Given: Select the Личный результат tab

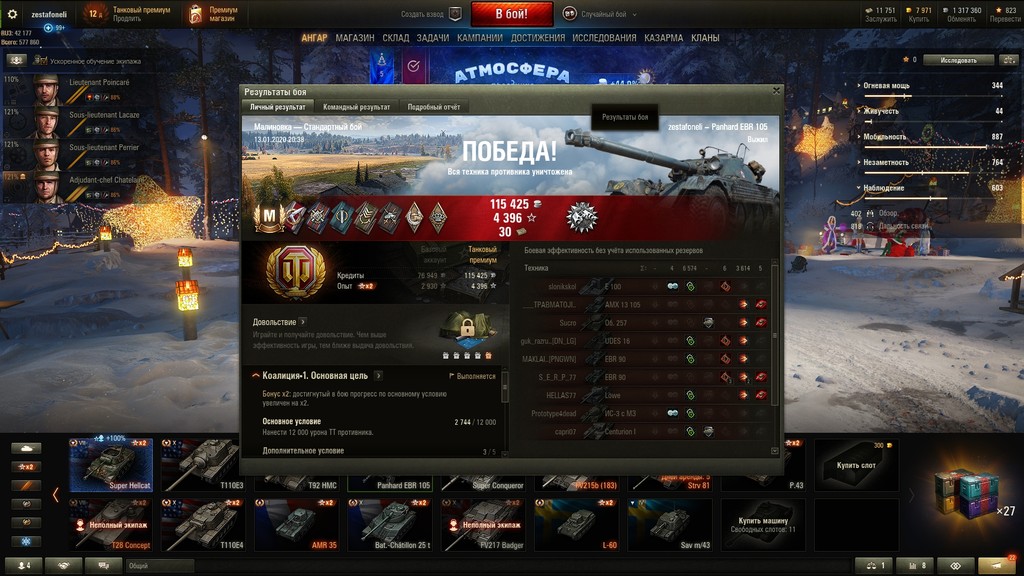Looking at the screenshot, I should [277, 107].
